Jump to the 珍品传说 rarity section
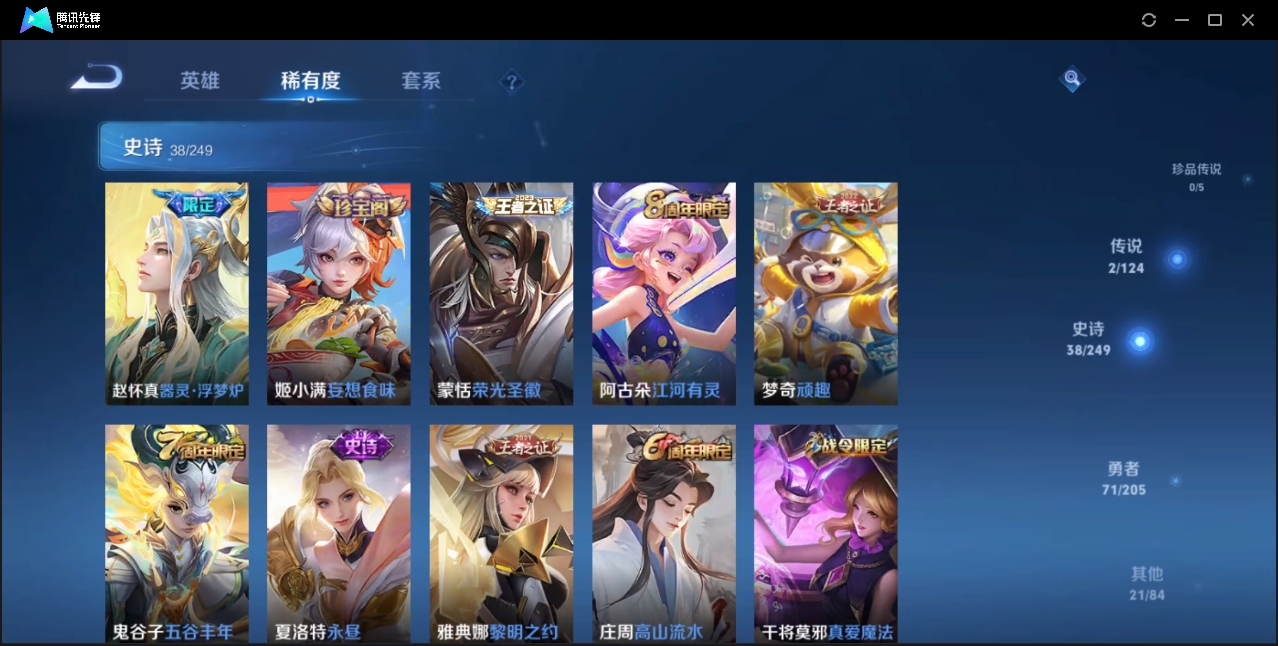 (x=1196, y=177)
